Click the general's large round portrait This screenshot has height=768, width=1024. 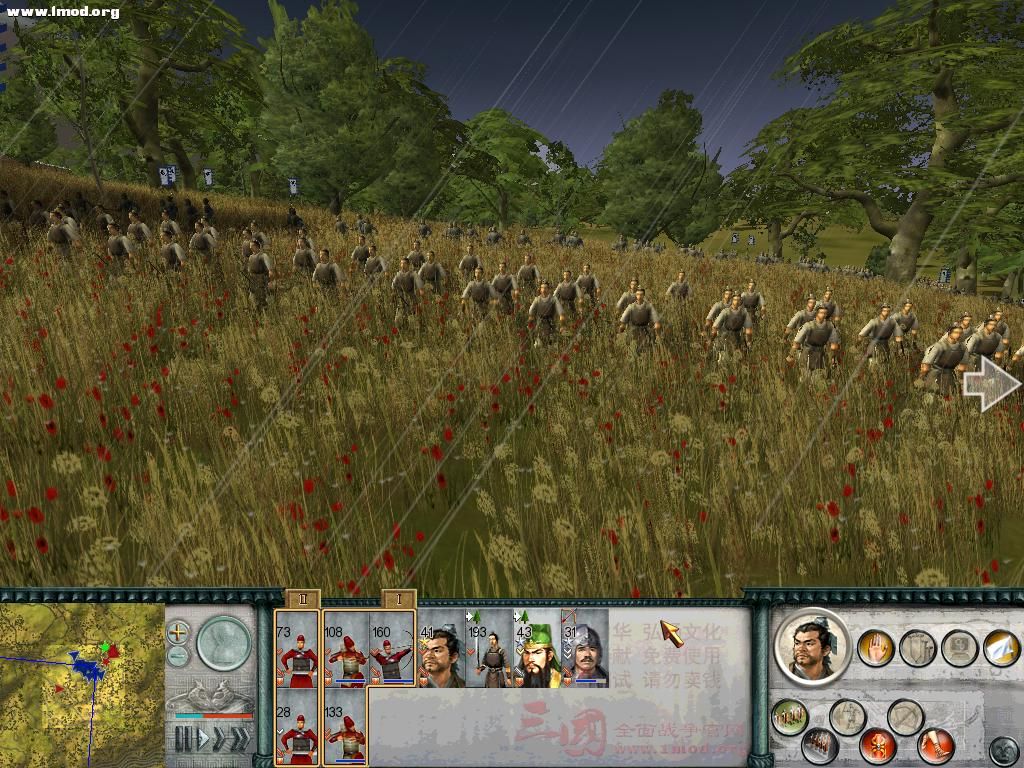tap(812, 647)
